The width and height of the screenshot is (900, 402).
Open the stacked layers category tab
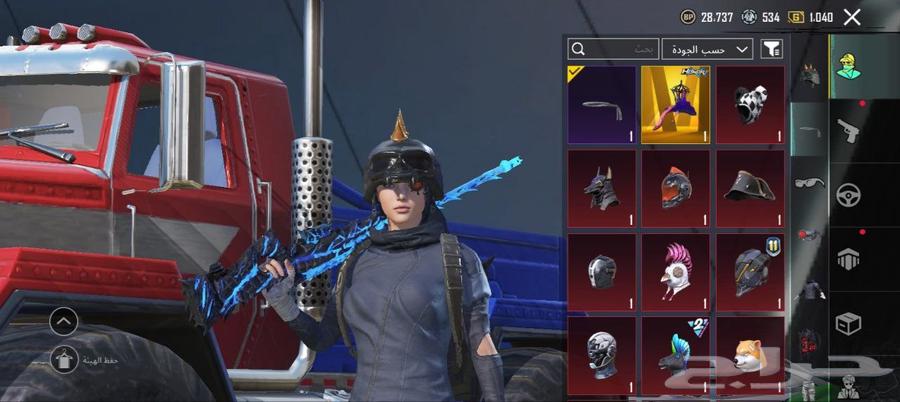pyautogui.click(x=848, y=258)
